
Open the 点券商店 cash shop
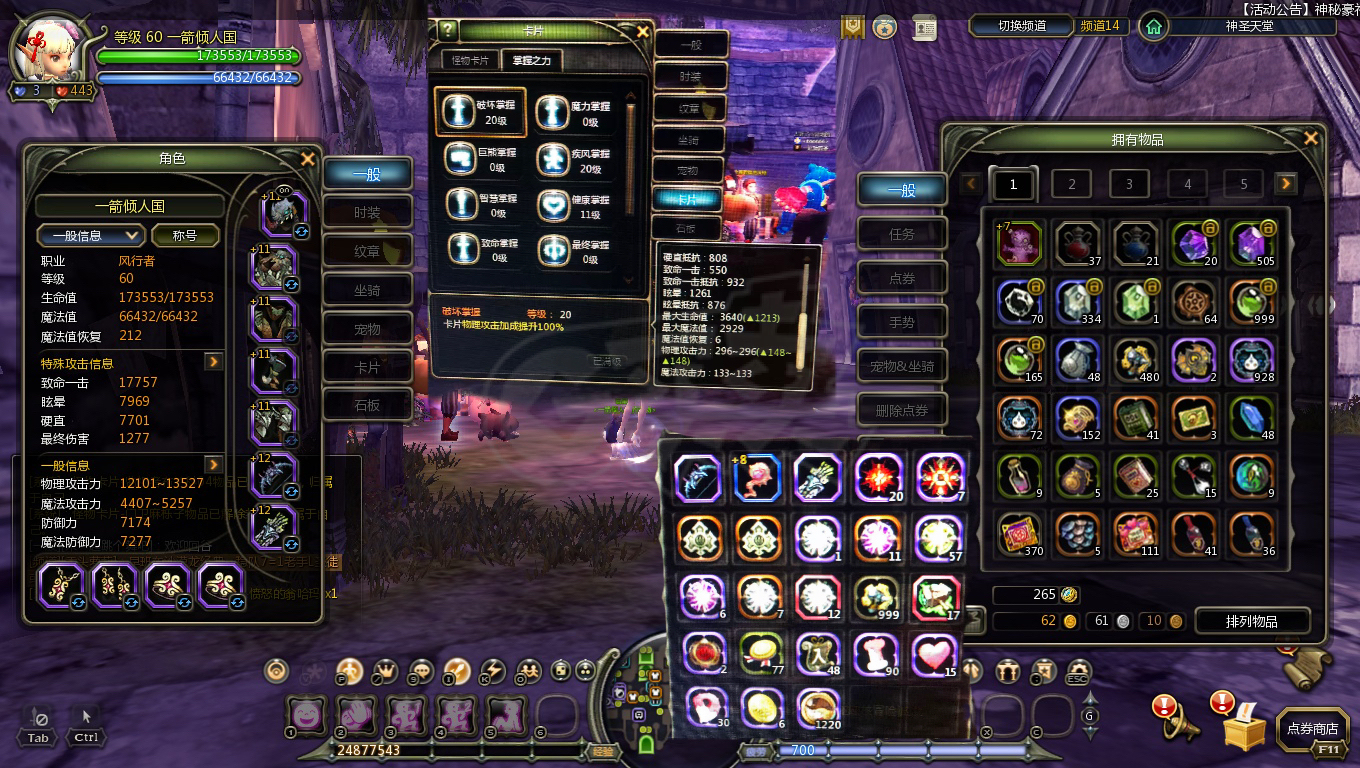pyautogui.click(x=1312, y=730)
